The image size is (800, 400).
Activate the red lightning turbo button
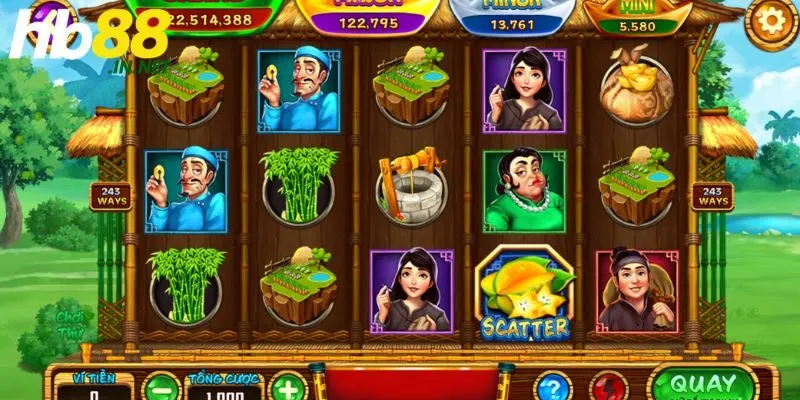[608, 388]
